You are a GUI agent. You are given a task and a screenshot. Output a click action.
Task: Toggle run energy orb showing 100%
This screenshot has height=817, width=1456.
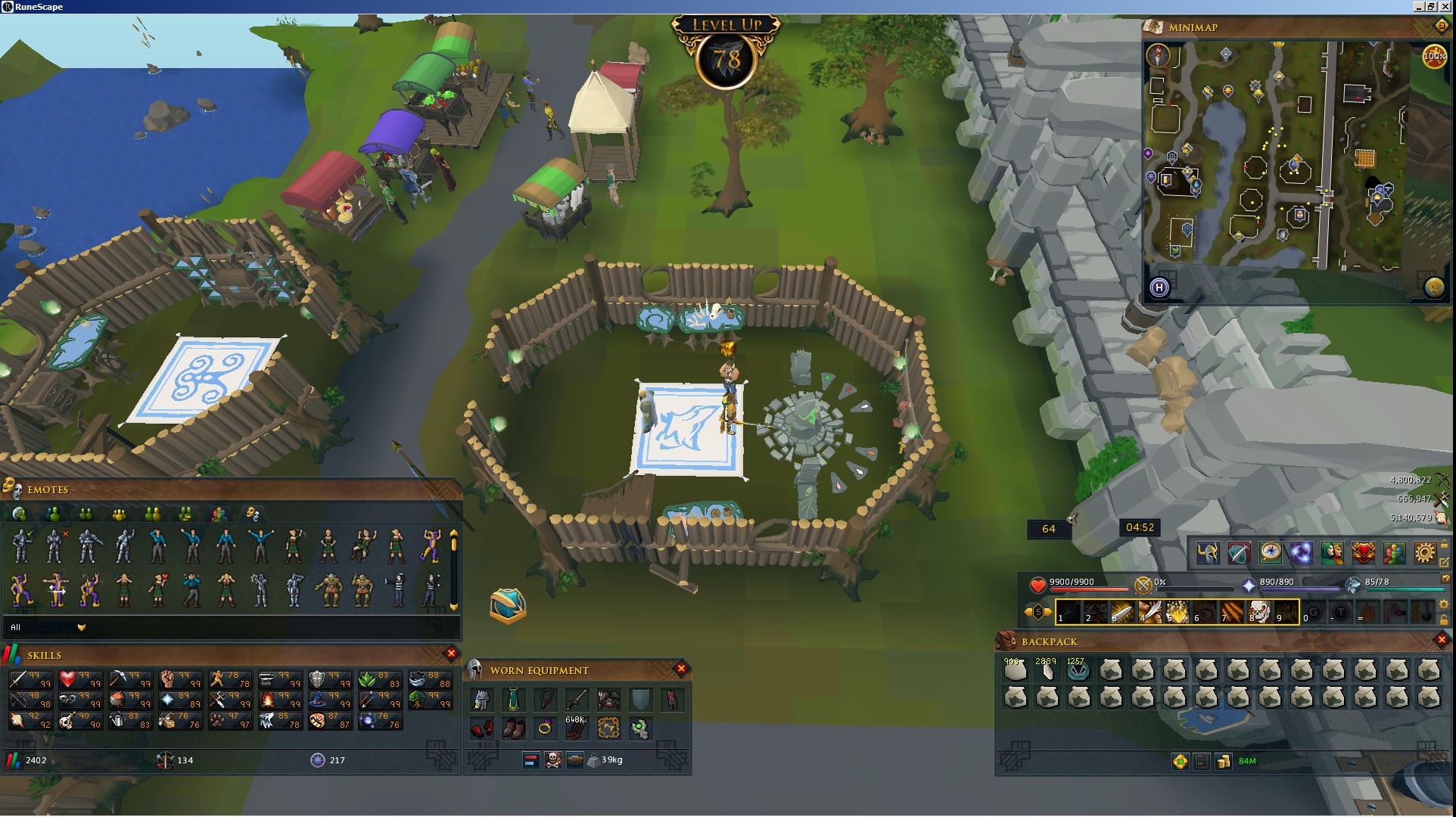point(1434,56)
